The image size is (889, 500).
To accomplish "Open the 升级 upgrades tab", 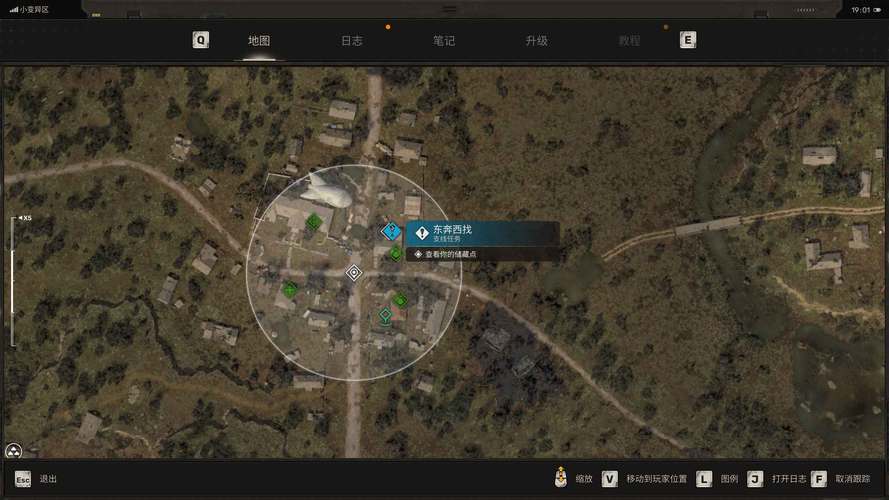I will [536, 41].
